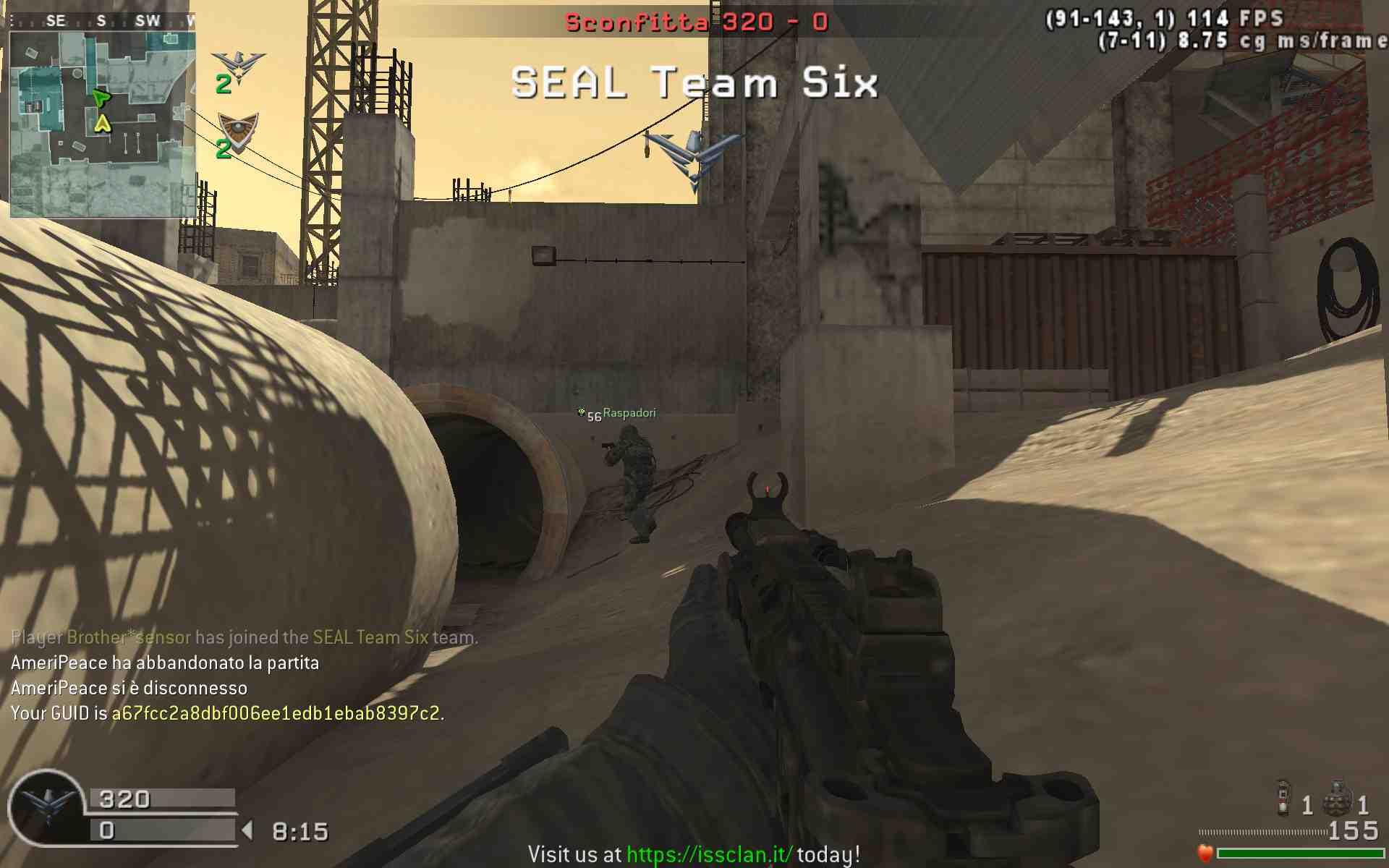Click the GUID message in the chat log
Viewport: 1389px width, 868px height.
click(x=227, y=713)
